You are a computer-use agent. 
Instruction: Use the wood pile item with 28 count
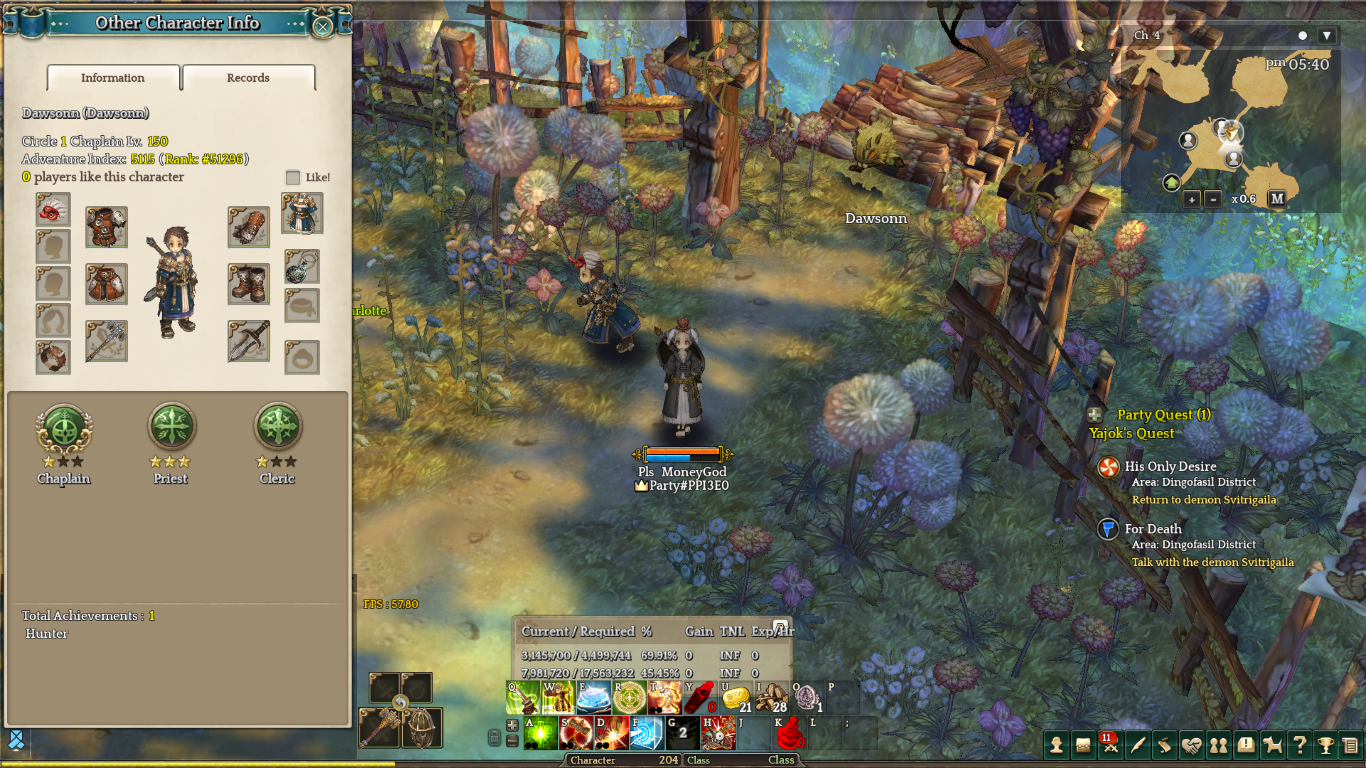[770, 699]
